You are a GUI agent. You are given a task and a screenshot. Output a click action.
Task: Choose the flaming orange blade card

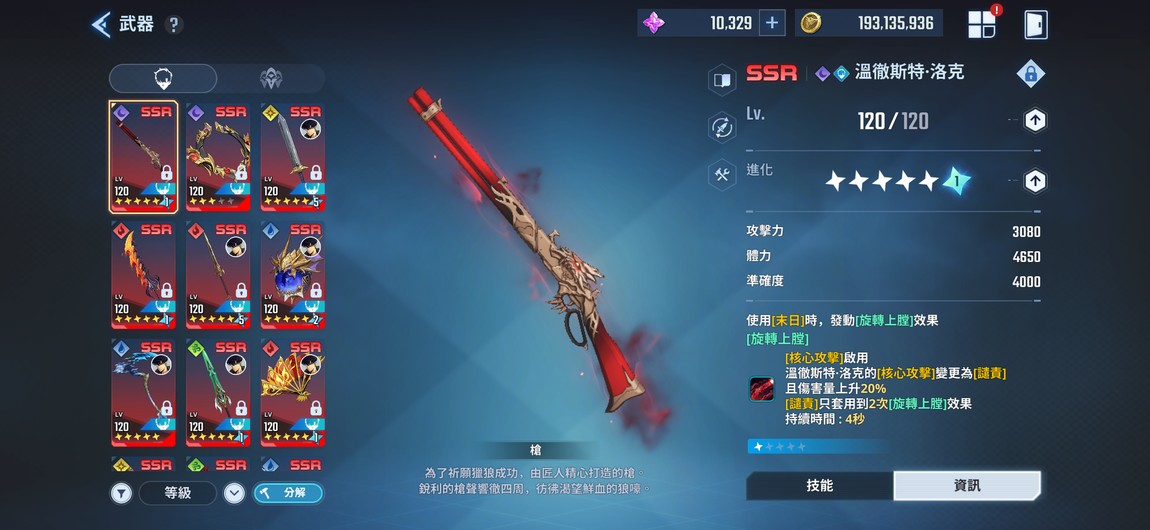(143, 274)
